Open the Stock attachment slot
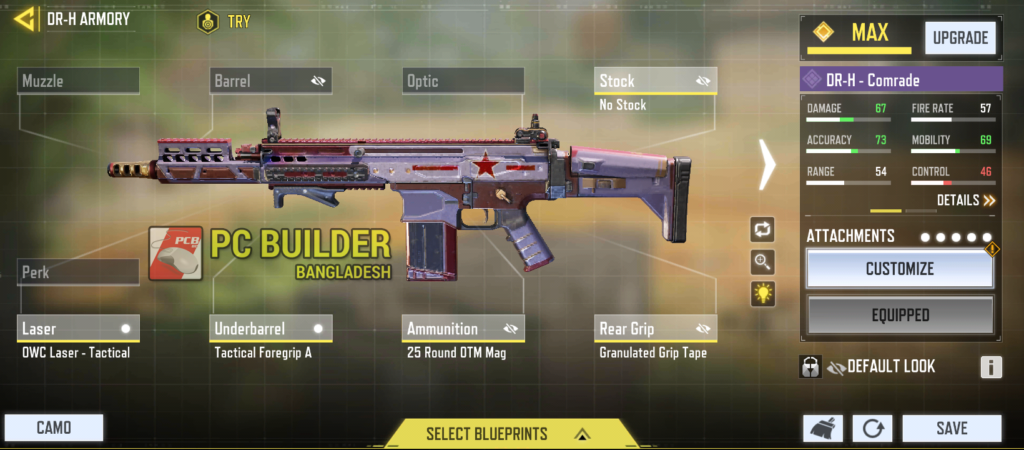1024x450 pixels. tap(656, 81)
